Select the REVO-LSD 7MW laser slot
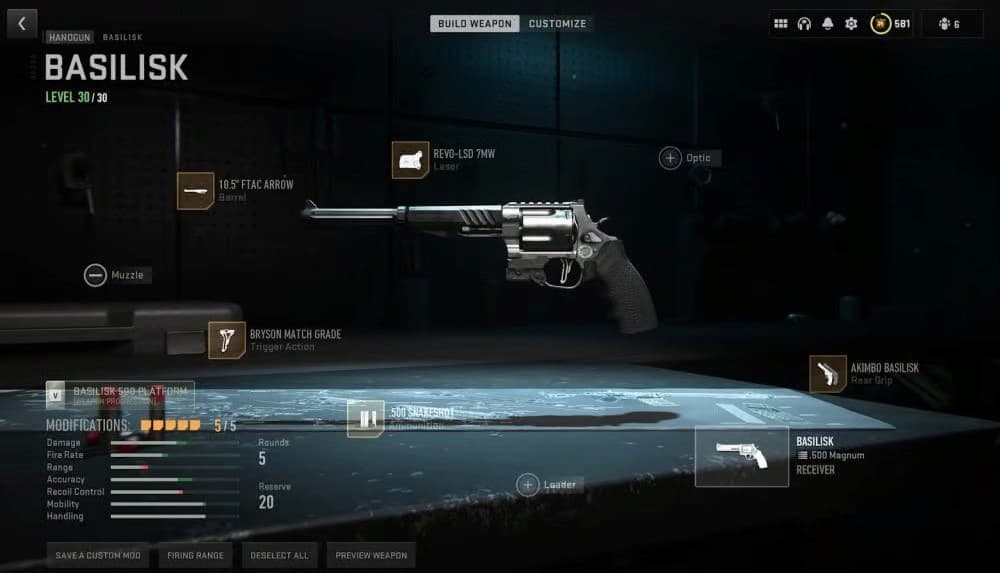Viewport: 1000px width, 573px height. coord(410,160)
